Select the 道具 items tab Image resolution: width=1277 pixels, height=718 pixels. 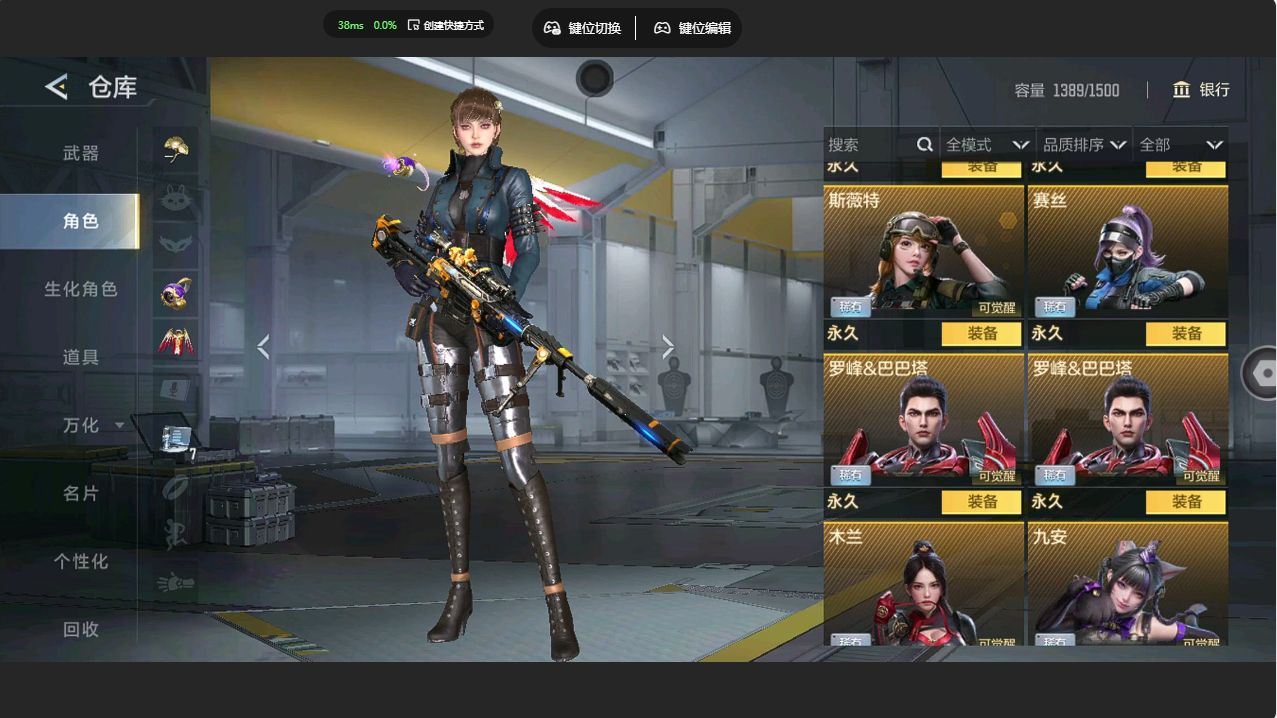[x=81, y=357]
